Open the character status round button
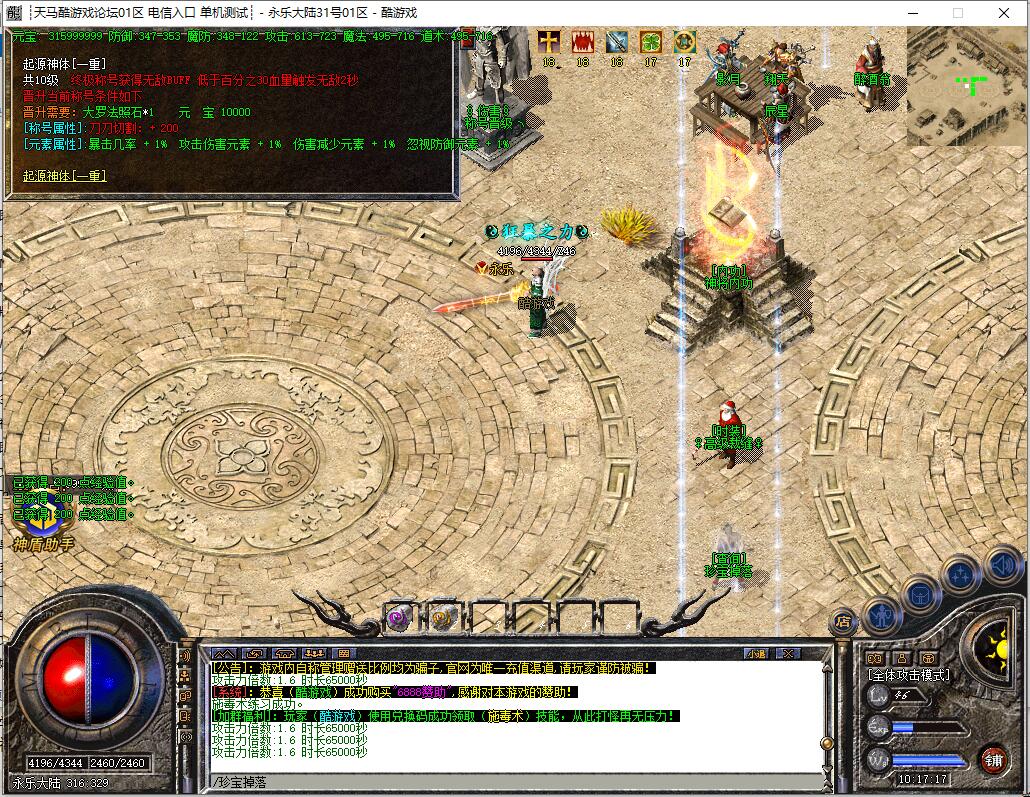The image size is (1030, 797). coord(882,614)
